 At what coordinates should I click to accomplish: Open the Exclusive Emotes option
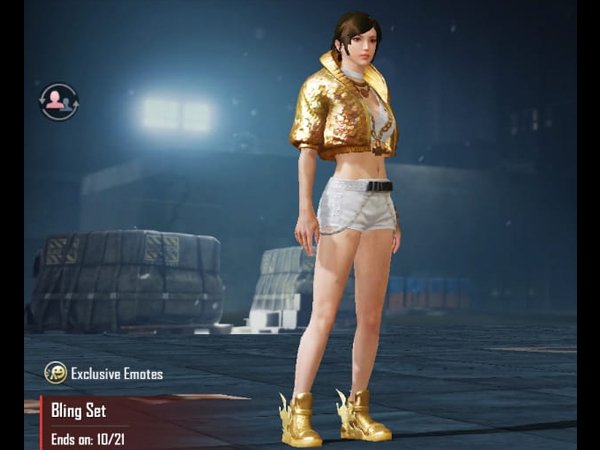coord(103,373)
